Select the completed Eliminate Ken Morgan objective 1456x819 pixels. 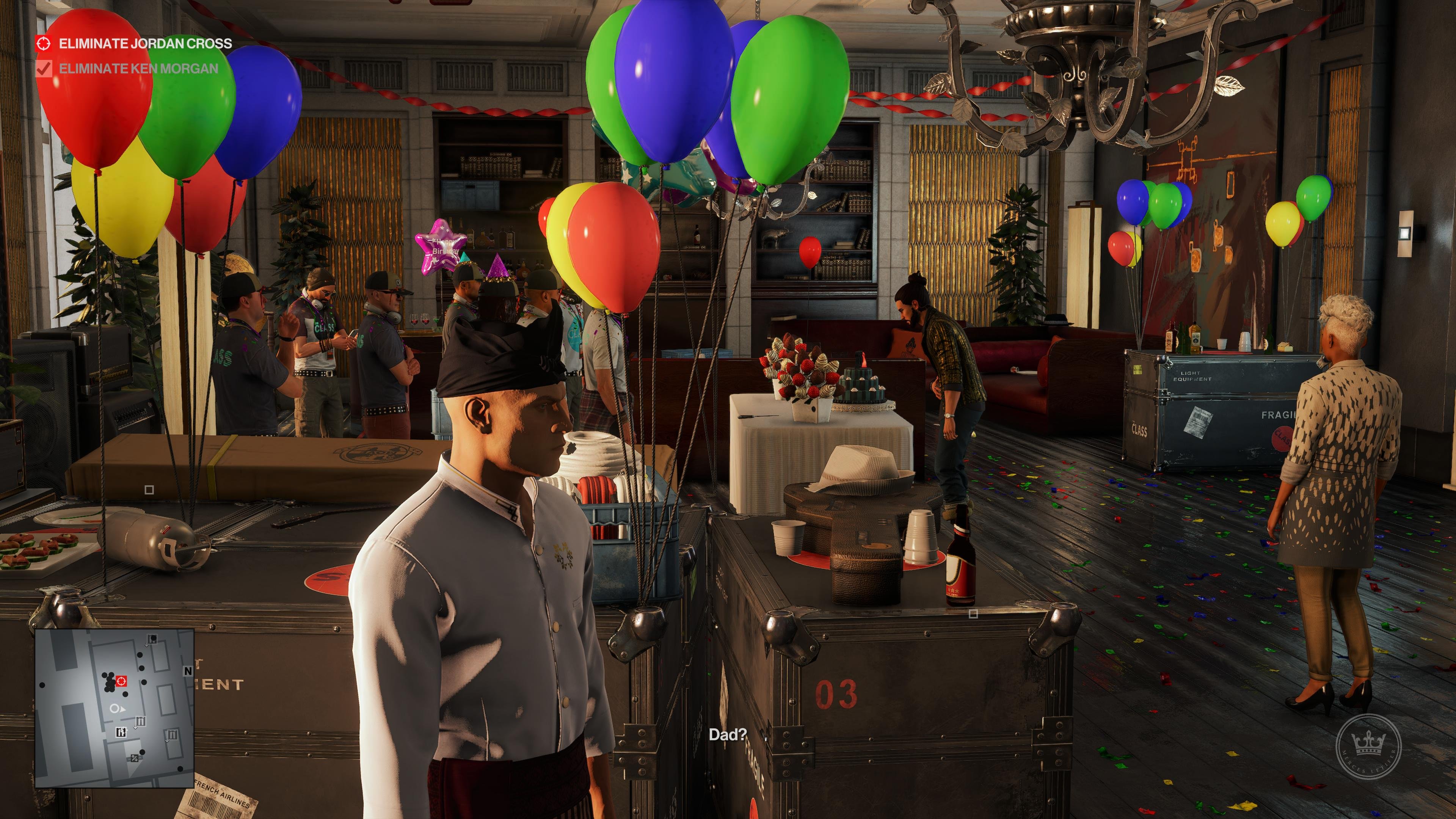click(x=138, y=68)
